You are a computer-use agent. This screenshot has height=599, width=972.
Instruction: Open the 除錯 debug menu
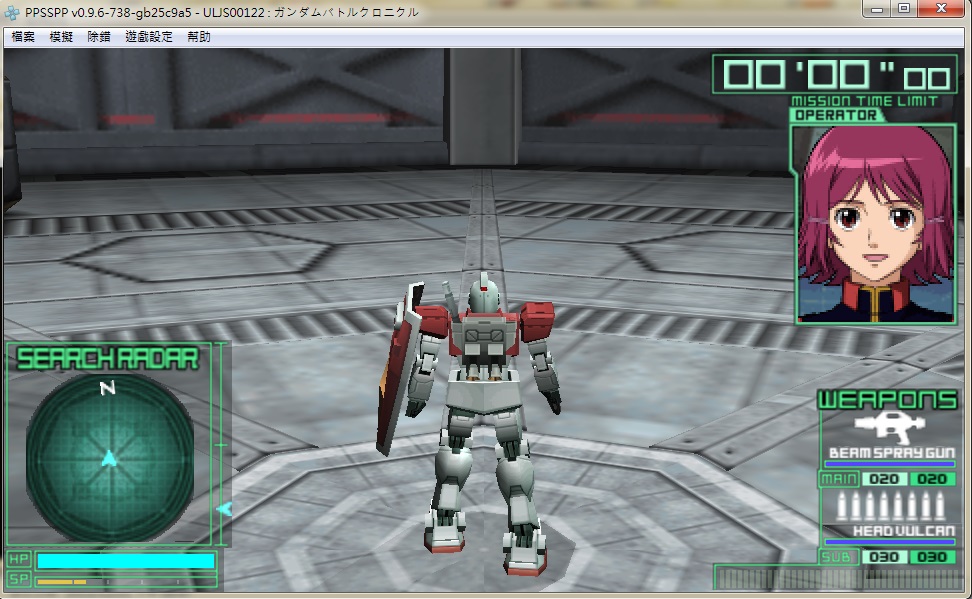[x=99, y=37]
